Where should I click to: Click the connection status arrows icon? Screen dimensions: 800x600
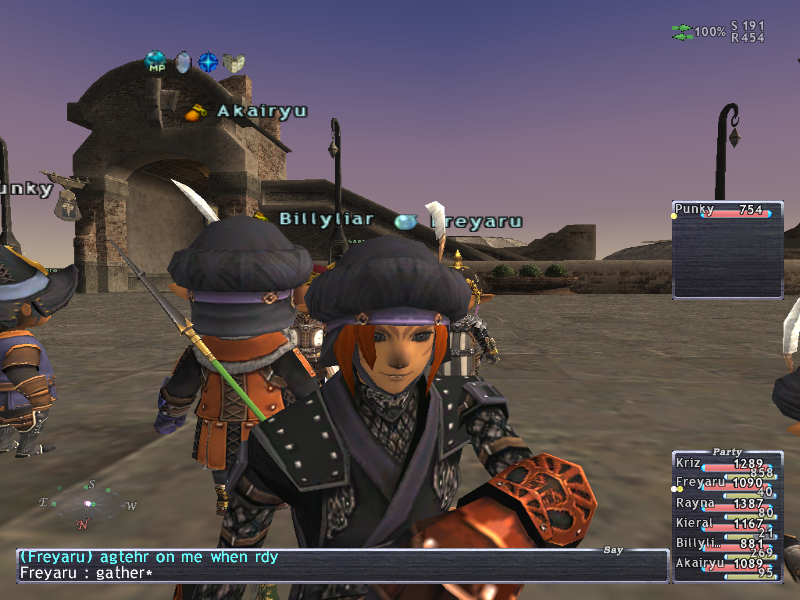[x=682, y=32]
